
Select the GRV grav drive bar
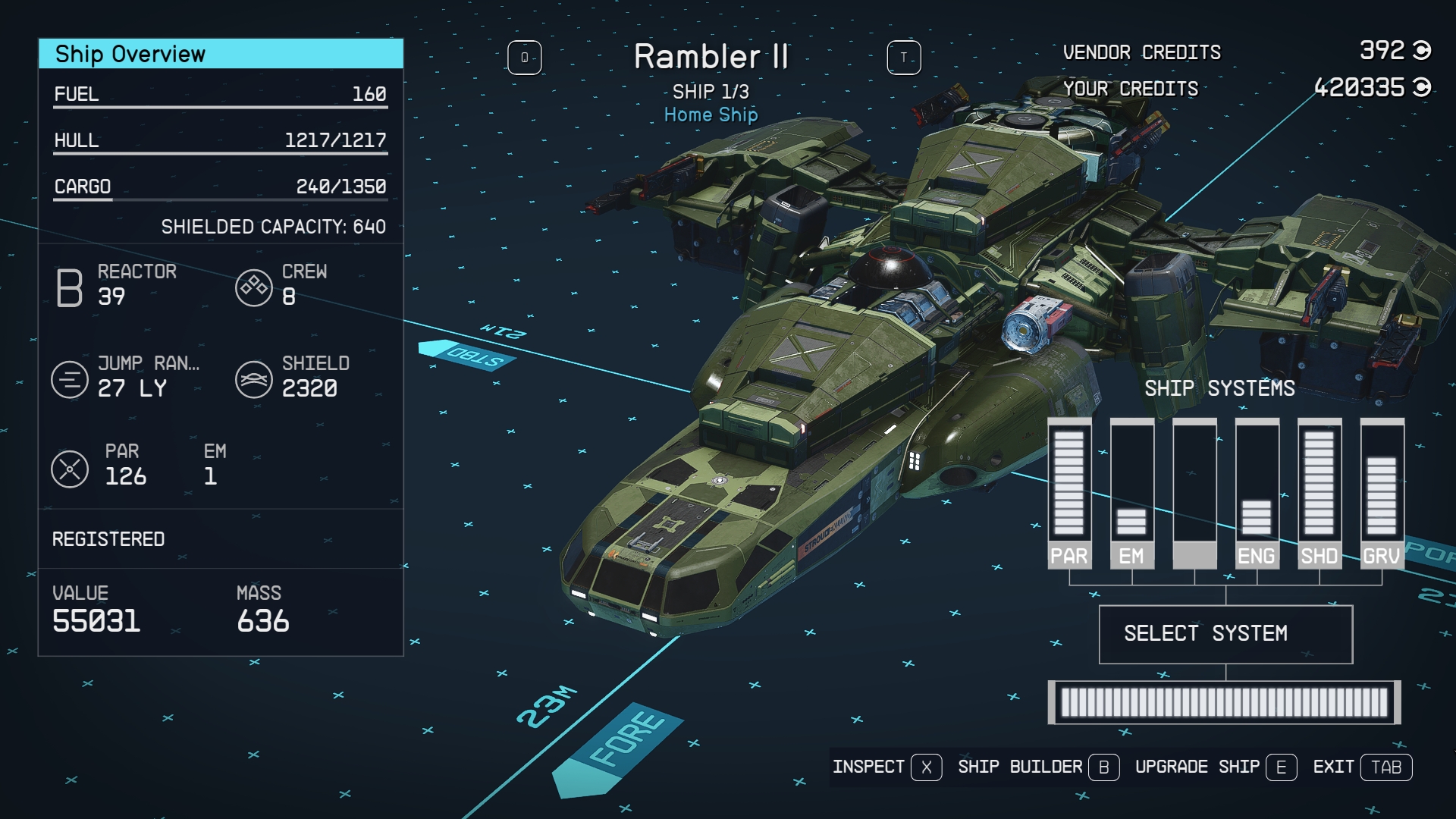[1382, 493]
